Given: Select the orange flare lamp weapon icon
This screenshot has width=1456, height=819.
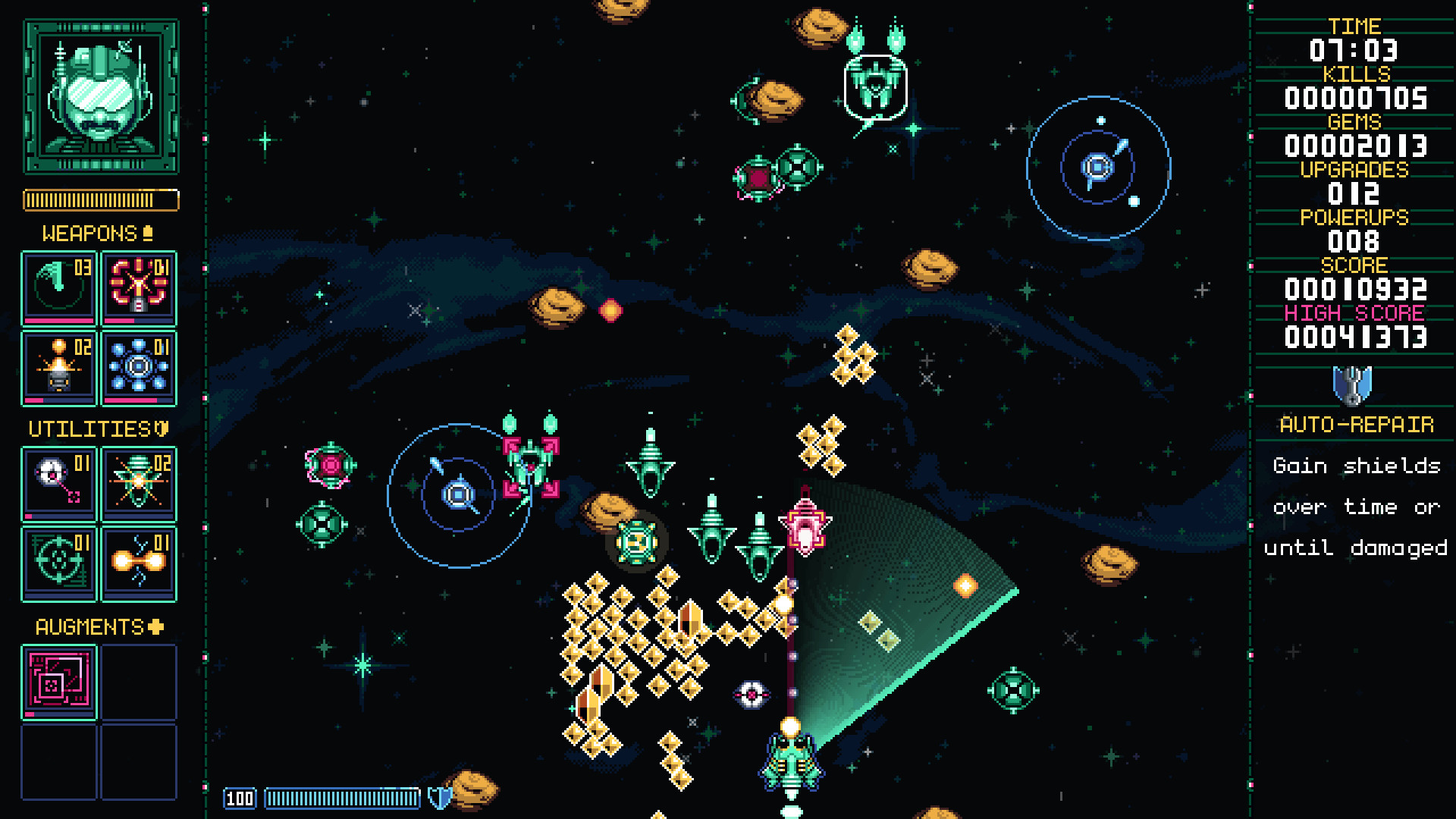Looking at the screenshot, I should coord(58,369).
